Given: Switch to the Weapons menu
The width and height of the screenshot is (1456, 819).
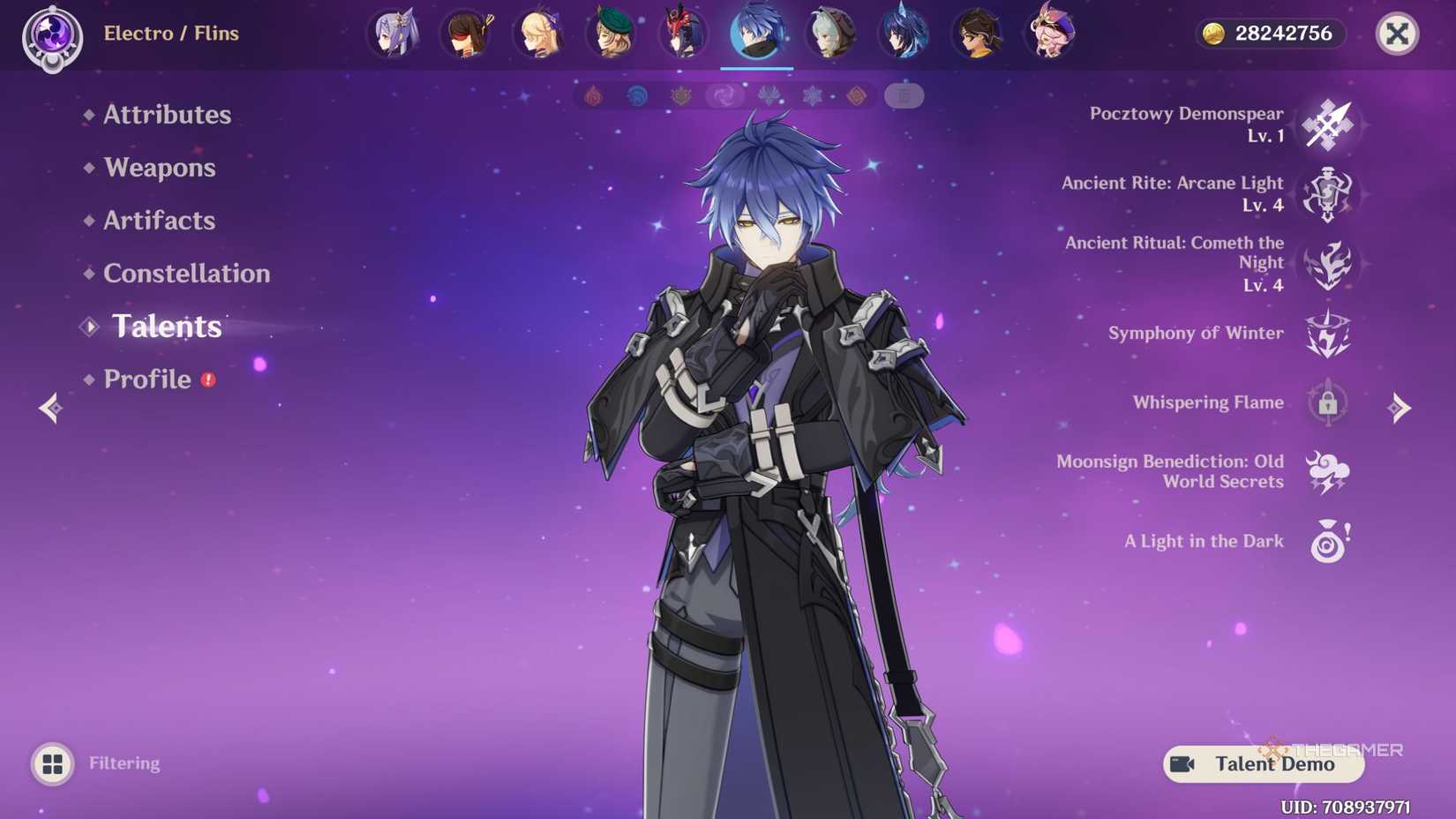Looking at the screenshot, I should [x=159, y=168].
